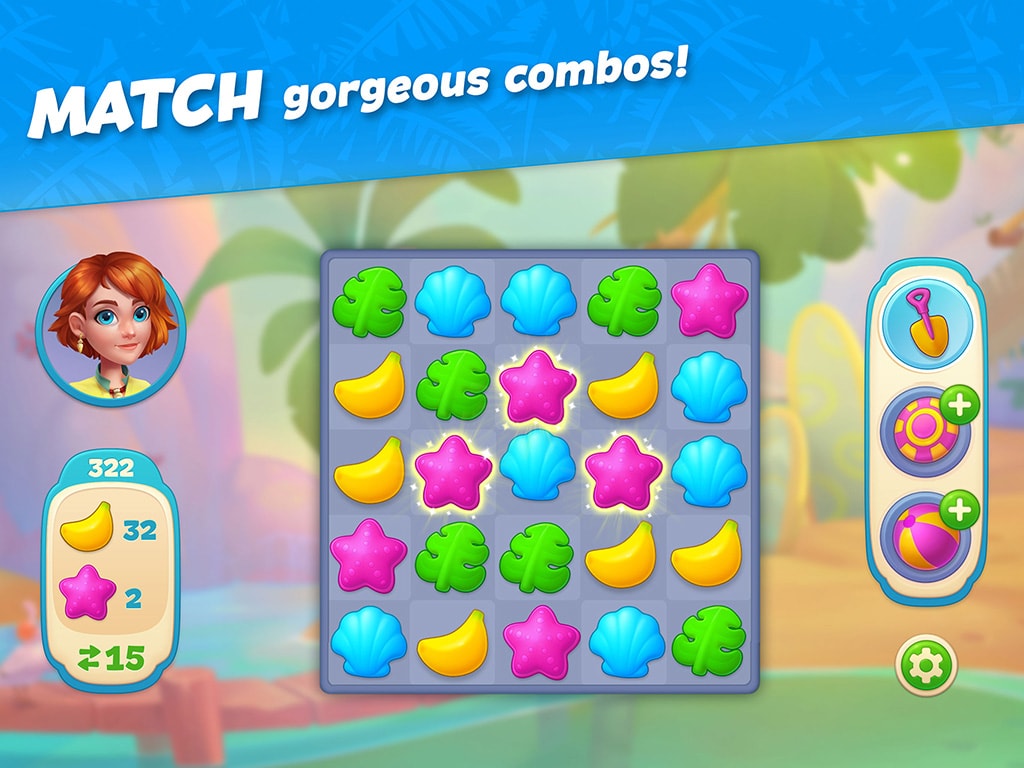Choose the green leaf tile next to the glowing star
Image resolution: width=1024 pixels, height=768 pixels.
[452, 385]
